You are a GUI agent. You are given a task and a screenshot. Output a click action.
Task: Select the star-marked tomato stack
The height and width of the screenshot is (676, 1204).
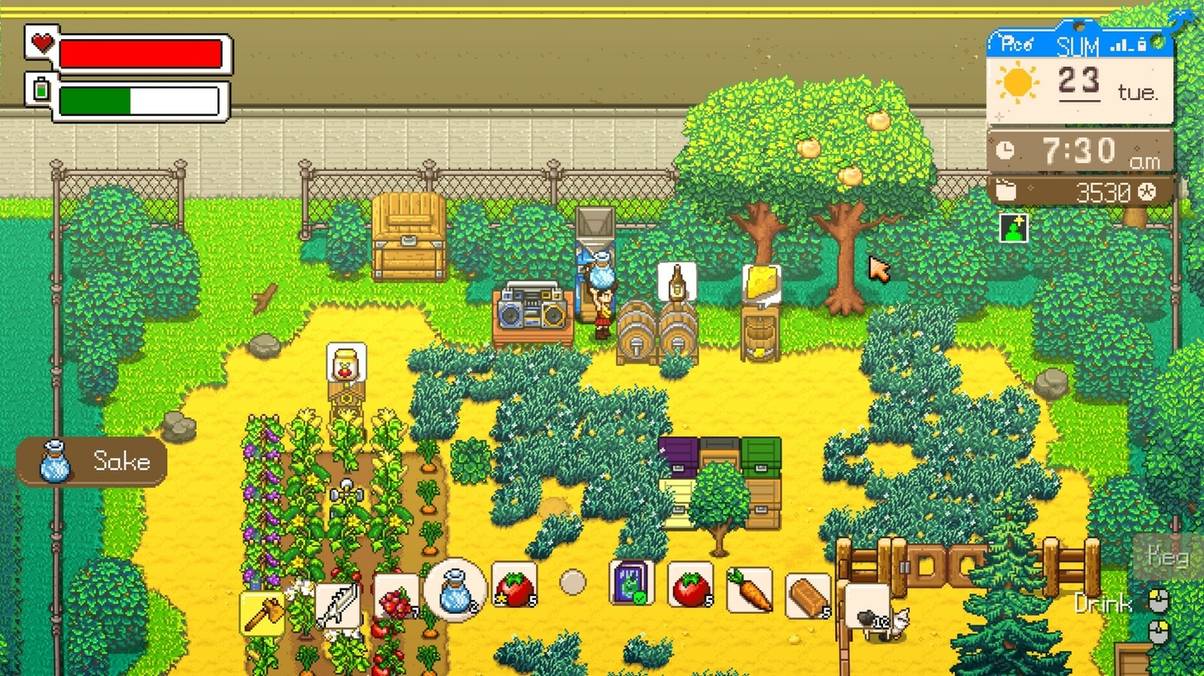pos(514,586)
